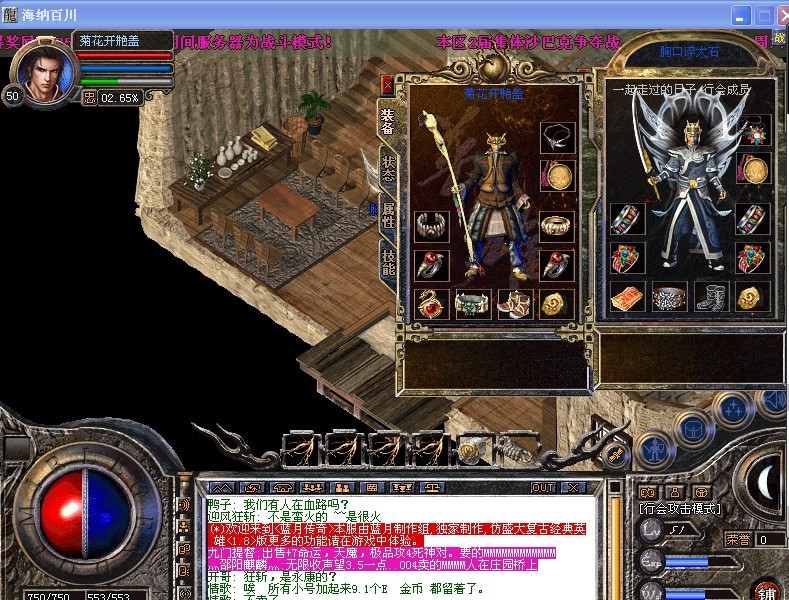Select the 装备 equipment tab

click(388, 121)
